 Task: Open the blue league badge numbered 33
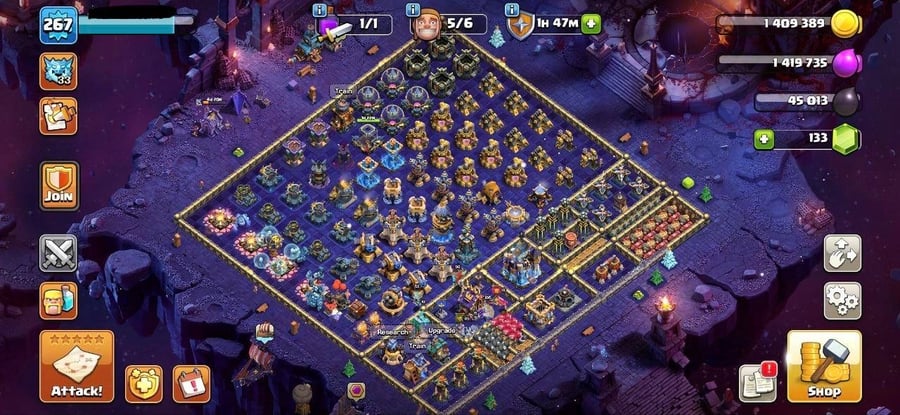[58, 70]
